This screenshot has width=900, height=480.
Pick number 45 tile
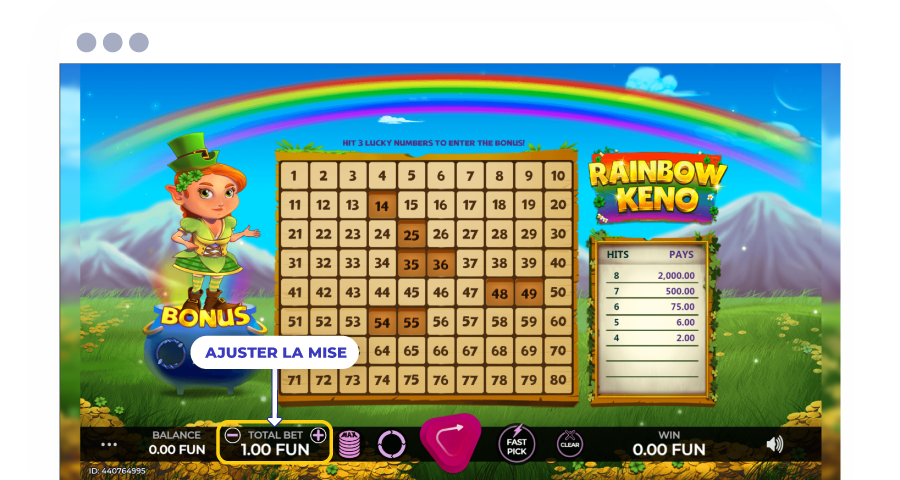click(411, 294)
